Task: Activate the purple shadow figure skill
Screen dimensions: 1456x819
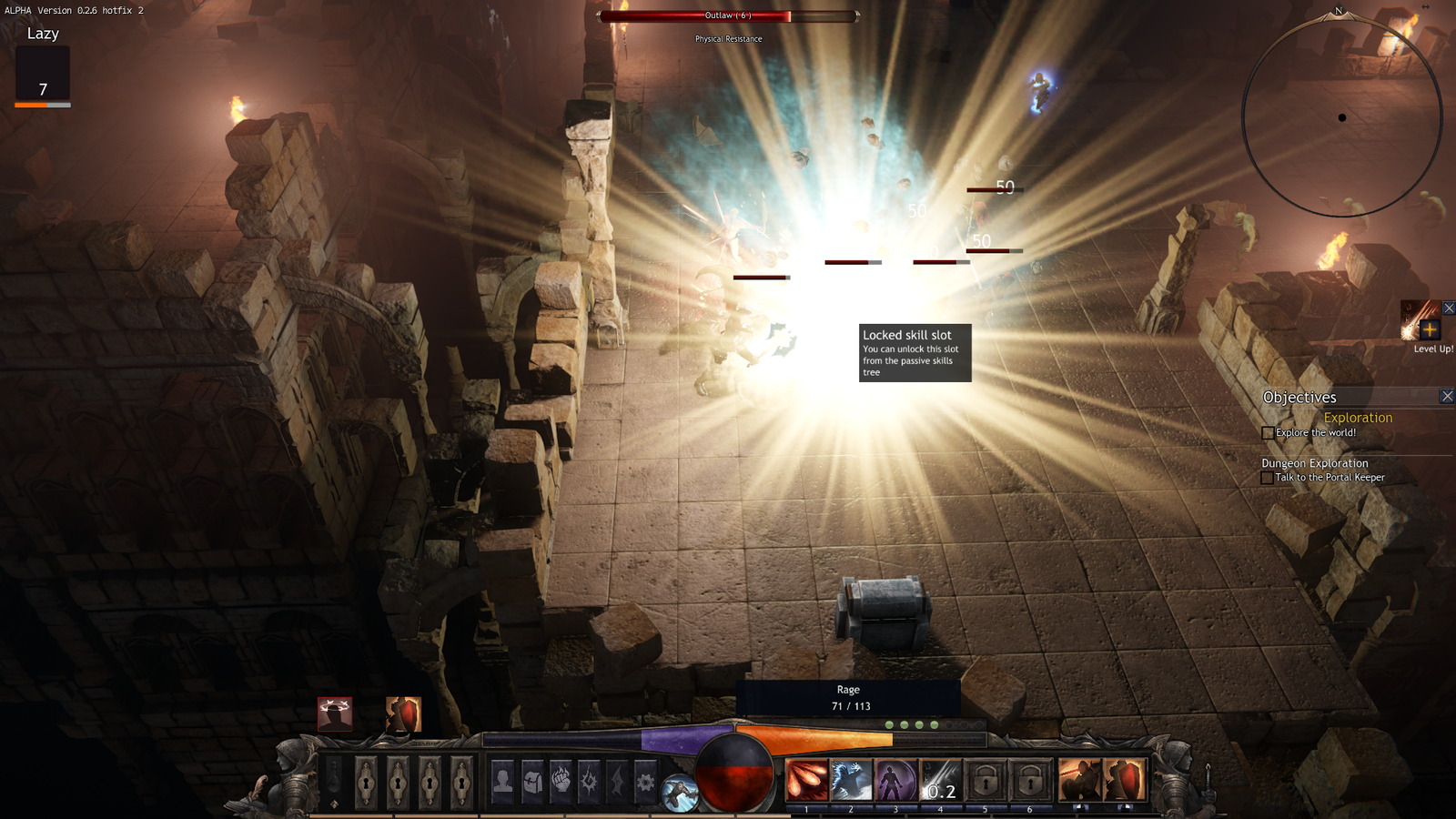Action: click(895, 780)
